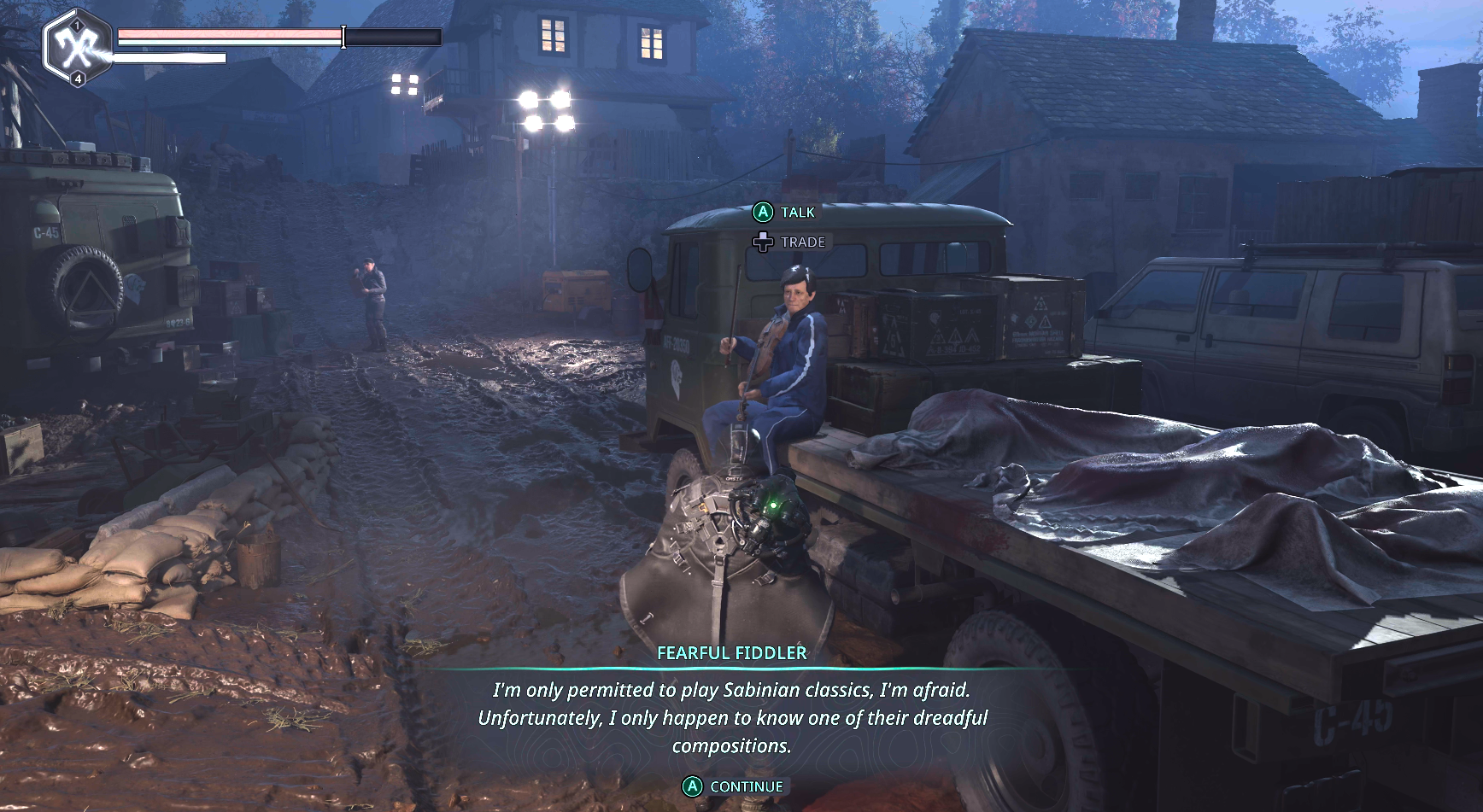The width and height of the screenshot is (1483, 812).
Task: Click the marker on the pink health bar
Action: (x=343, y=35)
